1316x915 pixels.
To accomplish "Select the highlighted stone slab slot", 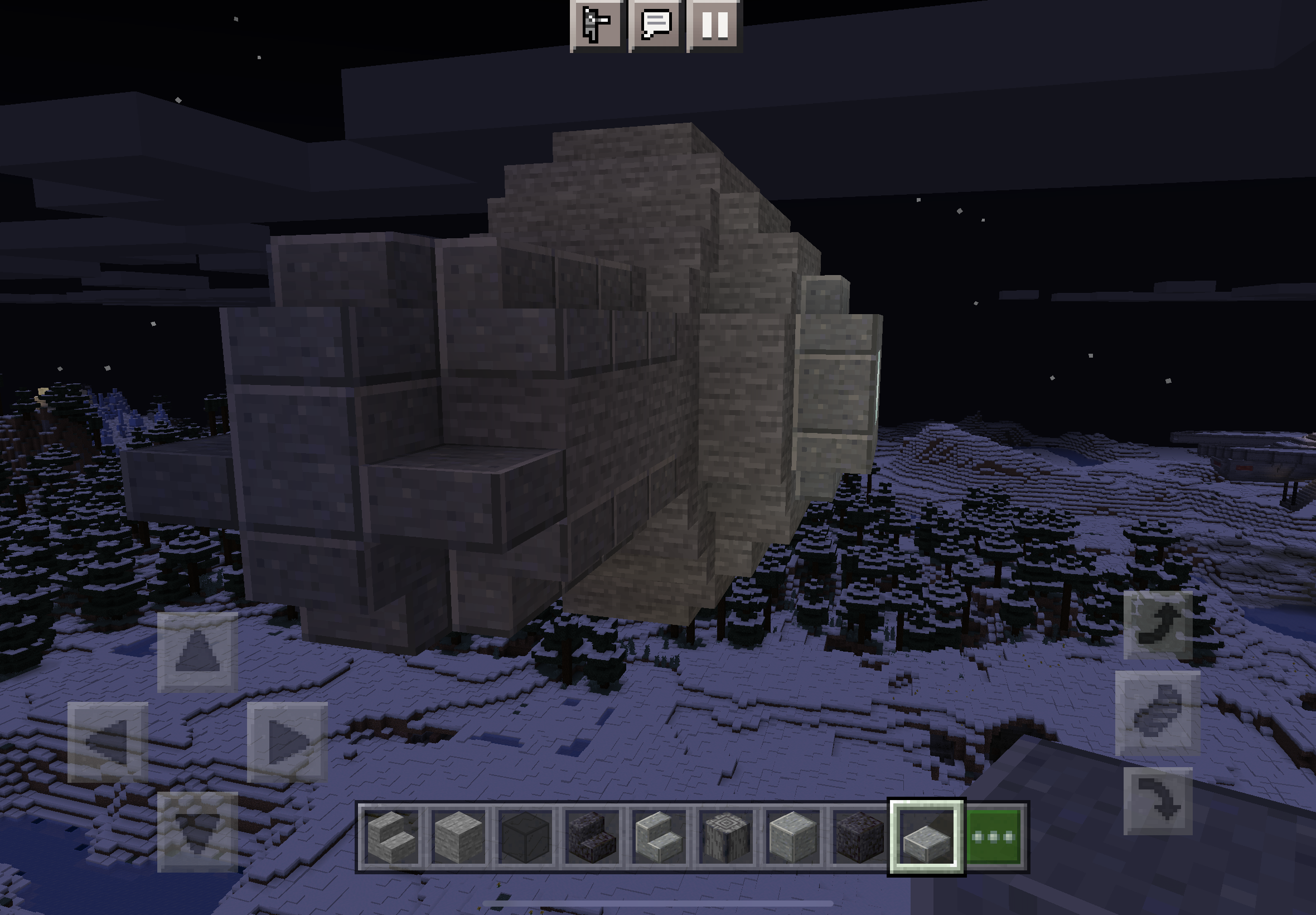I will [x=926, y=837].
